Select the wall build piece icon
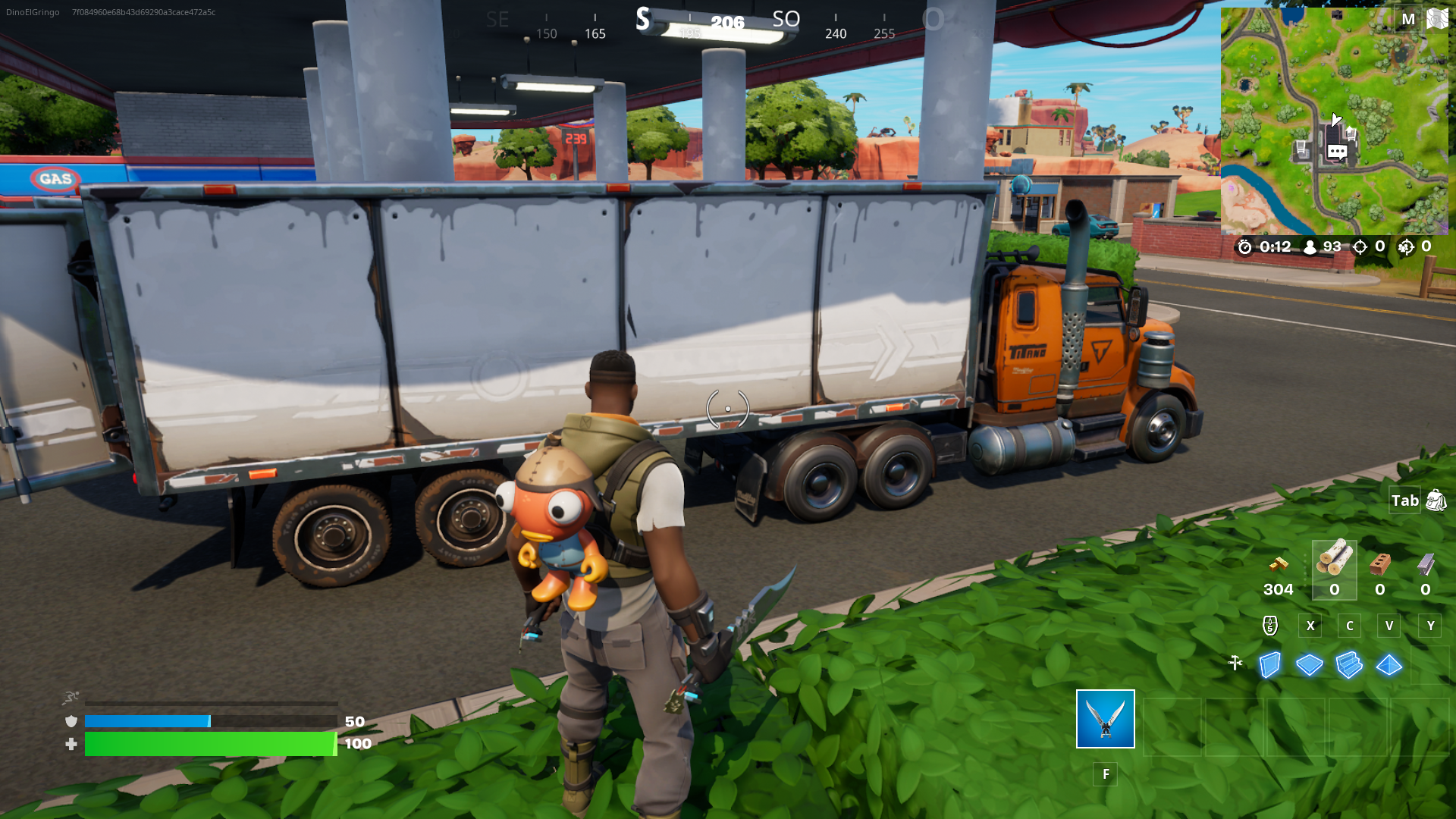The height and width of the screenshot is (819, 1456). pyautogui.click(x=1269, y=665)
